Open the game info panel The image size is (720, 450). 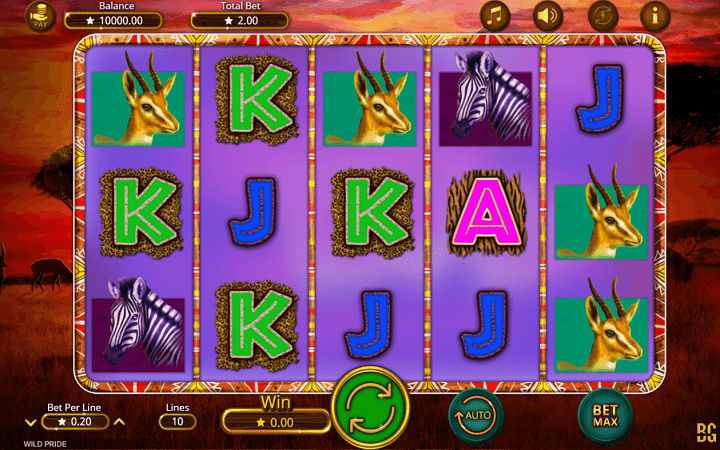pos(655,14)
